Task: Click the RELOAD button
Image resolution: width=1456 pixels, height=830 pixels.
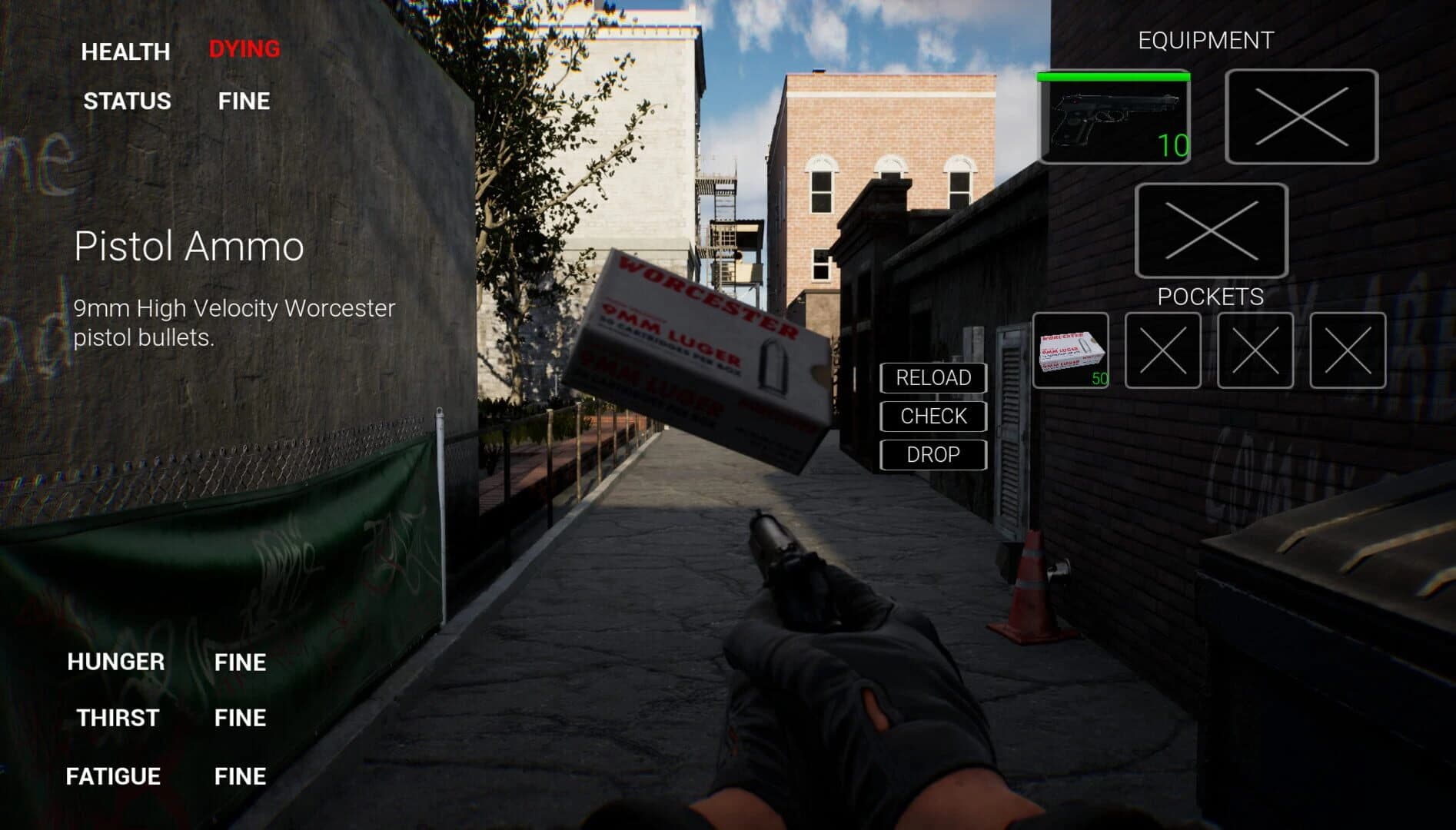Action: 932,377
